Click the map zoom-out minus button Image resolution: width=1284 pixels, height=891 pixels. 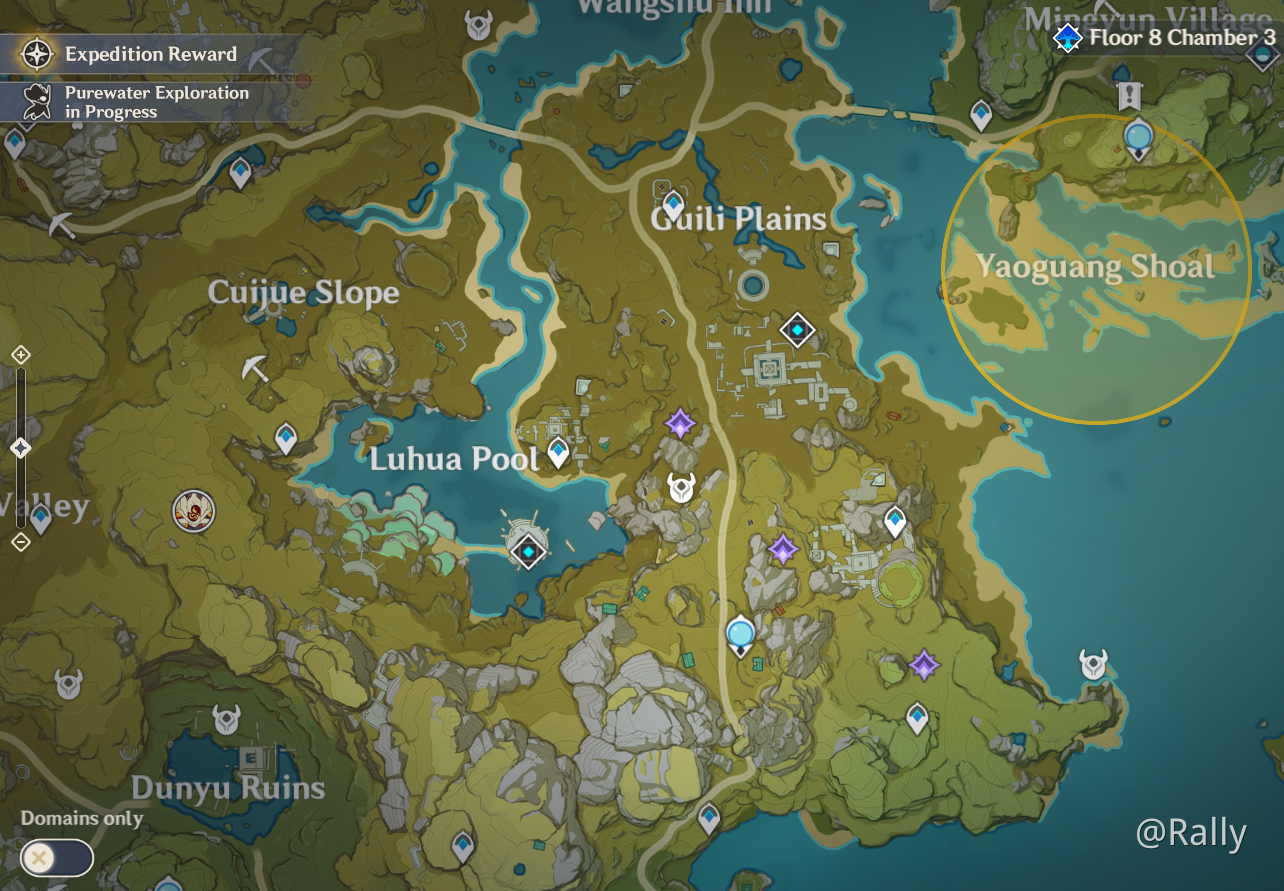(x=20, y=542)
